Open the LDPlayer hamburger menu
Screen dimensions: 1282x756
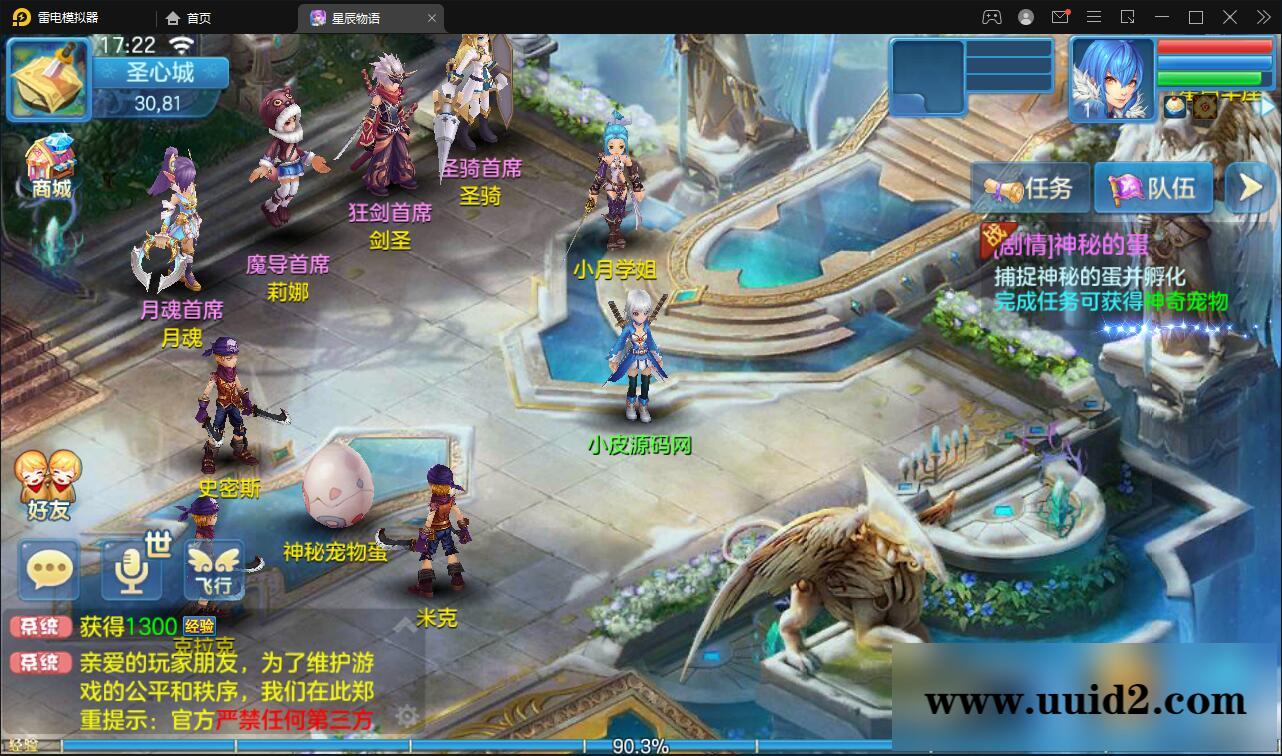coord(1095,17)
